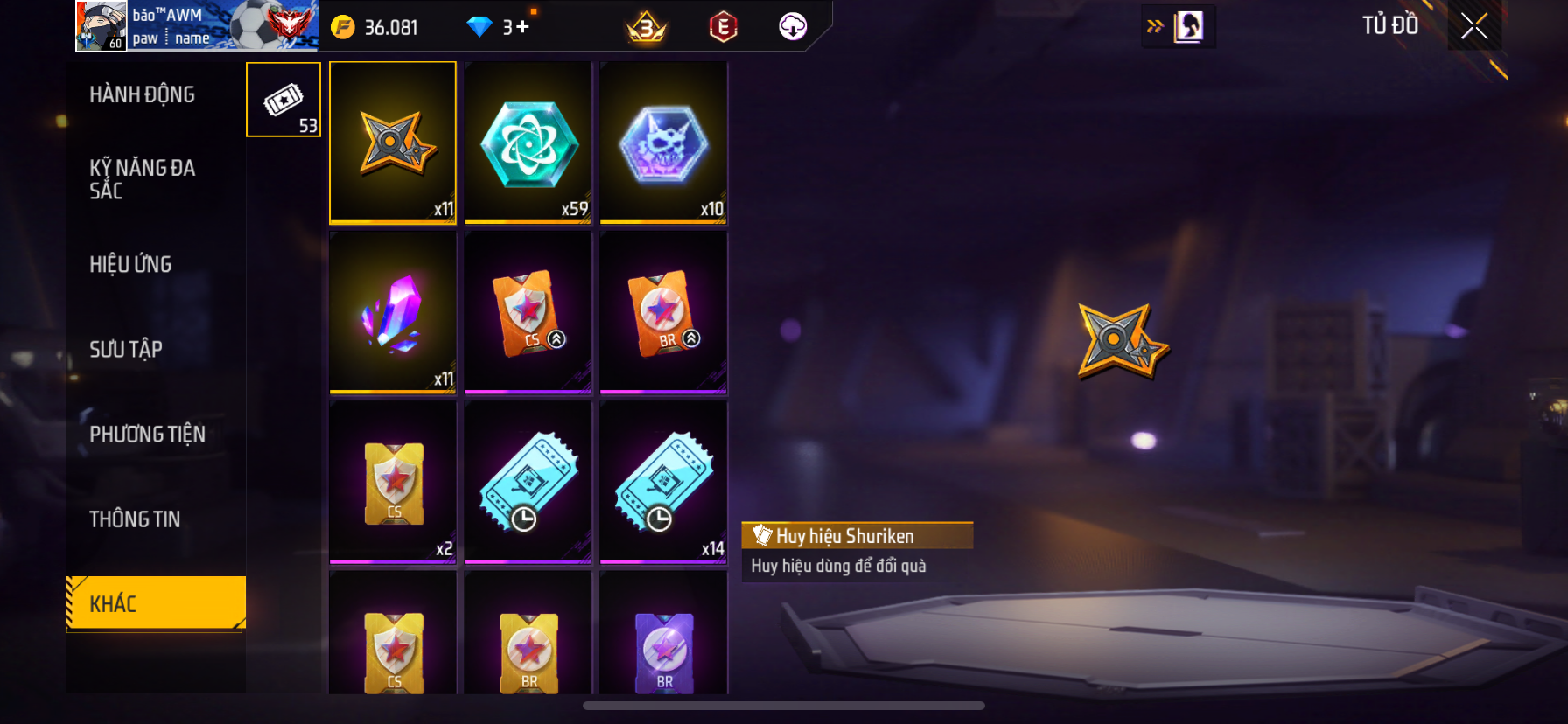Open the Sưu Tập tab
This screenshot has height=724, width=1568.
(126, 349)
